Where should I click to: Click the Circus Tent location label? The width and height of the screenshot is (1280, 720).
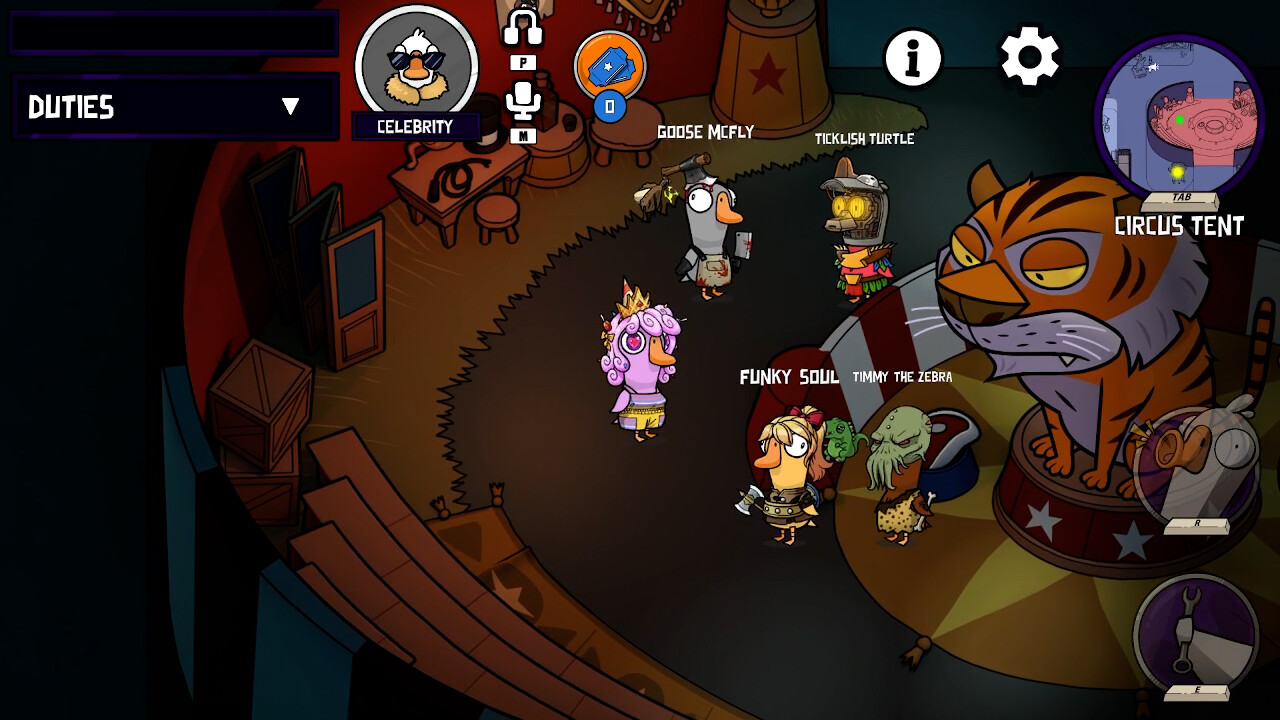1180,227
